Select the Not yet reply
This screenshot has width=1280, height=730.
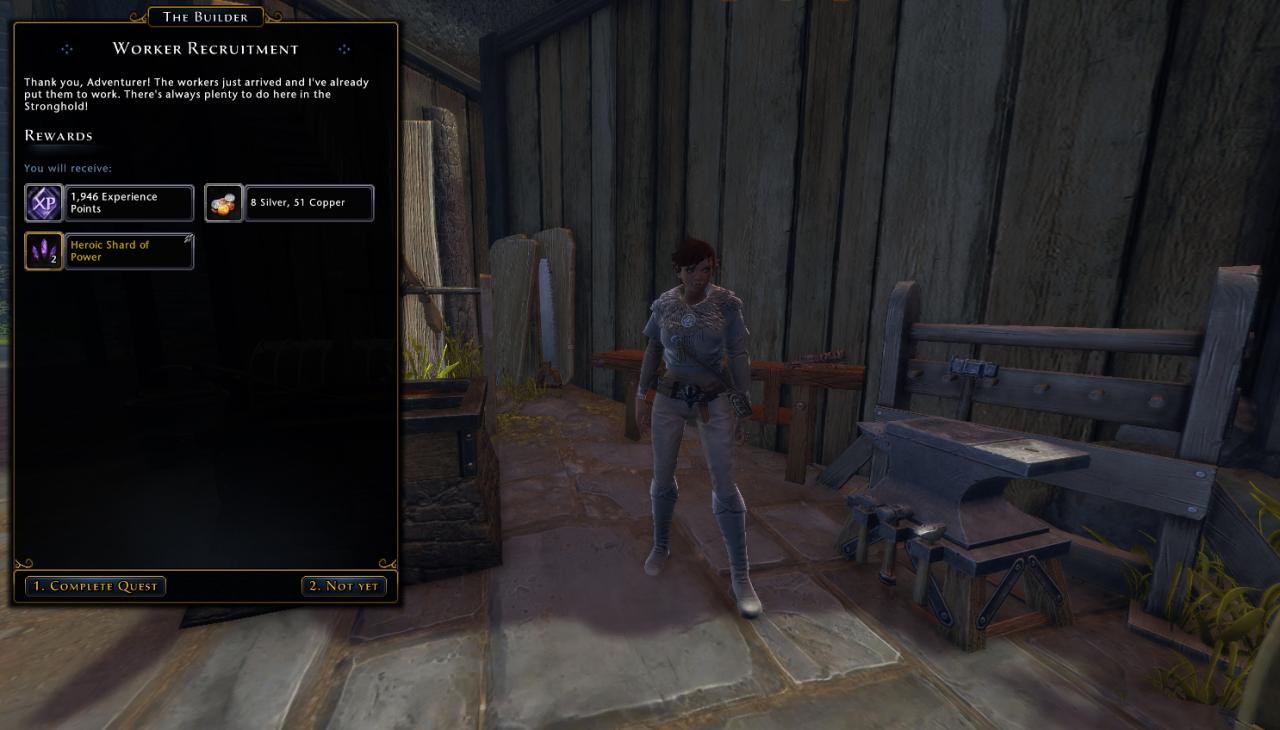(x=343, y=586)
